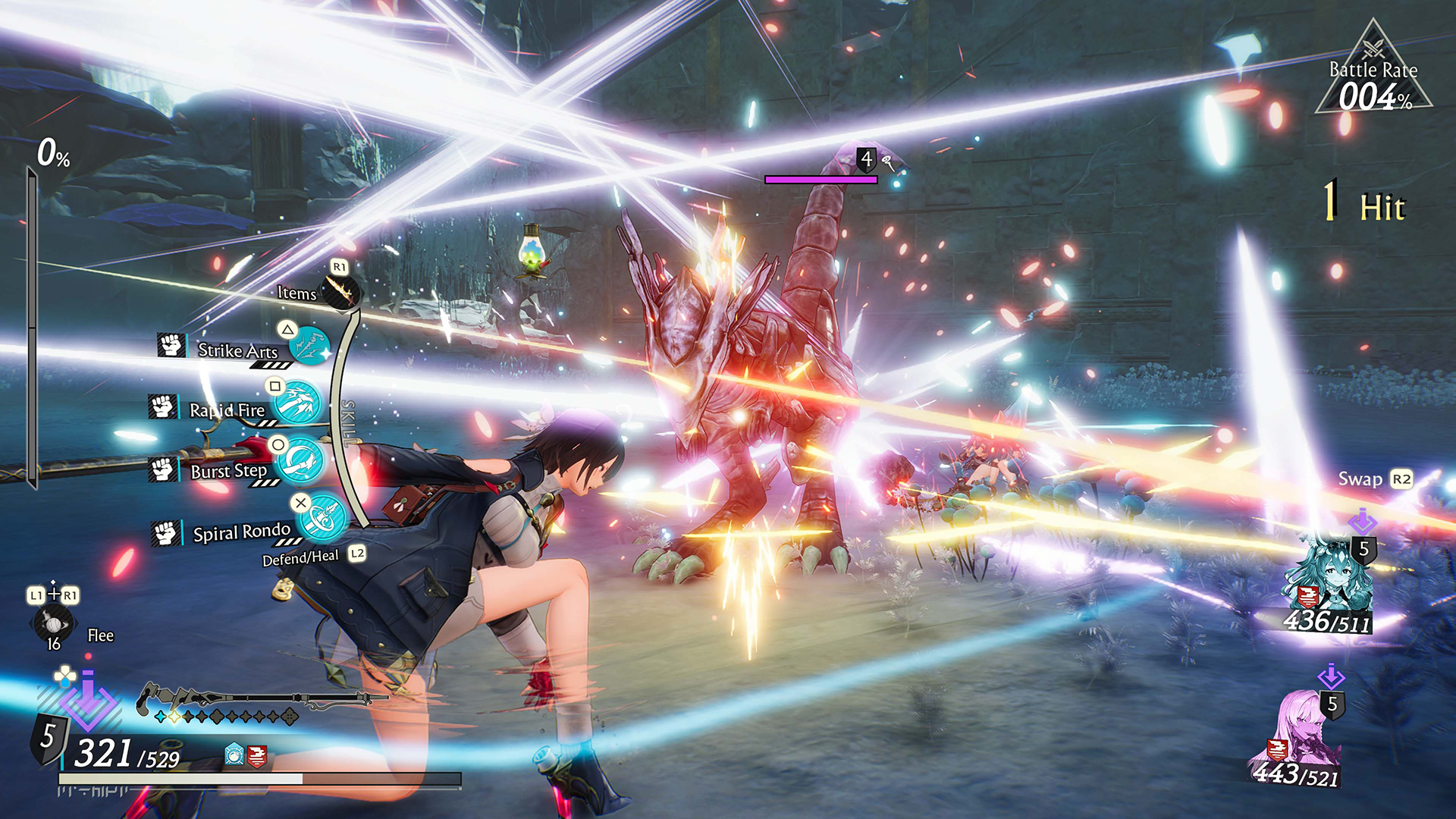Open the Items menu icon
Viewport: 1456px width, 819px height.
340,290
